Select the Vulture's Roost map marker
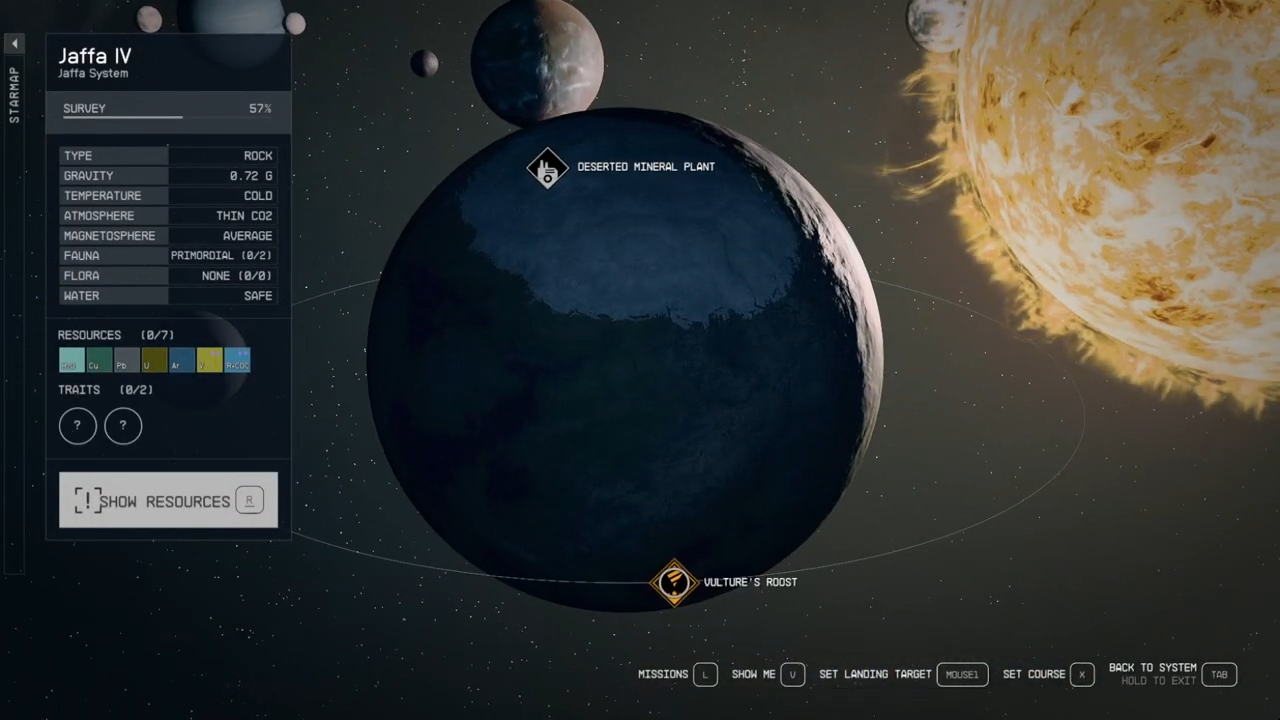1280x720 pixels. click(674, 582)
